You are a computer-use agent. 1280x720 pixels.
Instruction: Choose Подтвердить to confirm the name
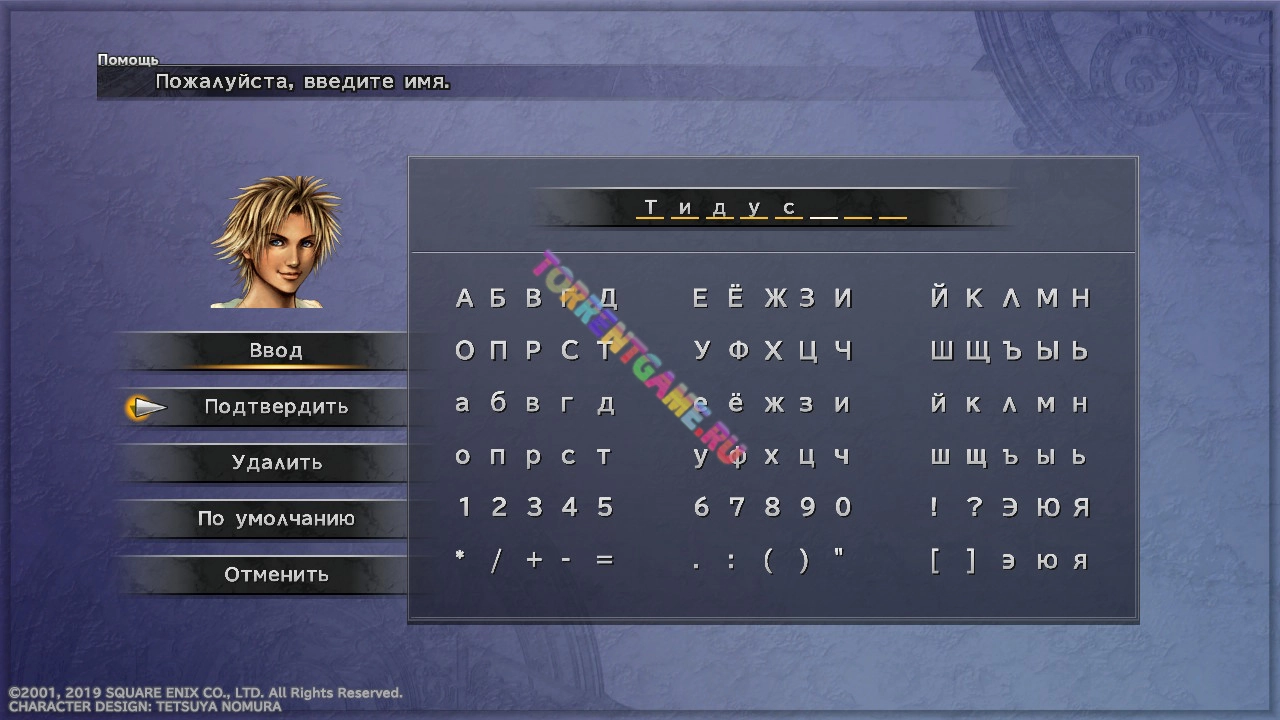point(276,407)
